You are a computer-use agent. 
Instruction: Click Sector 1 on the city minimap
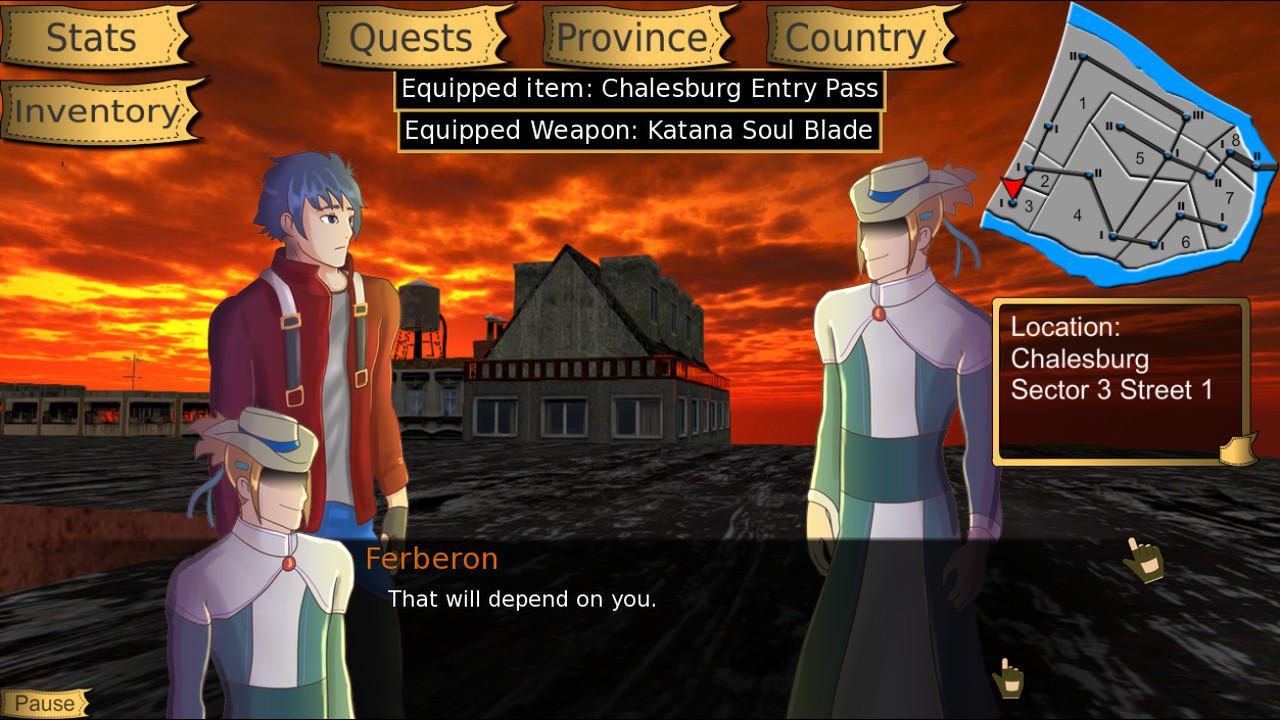[1083, 103]
